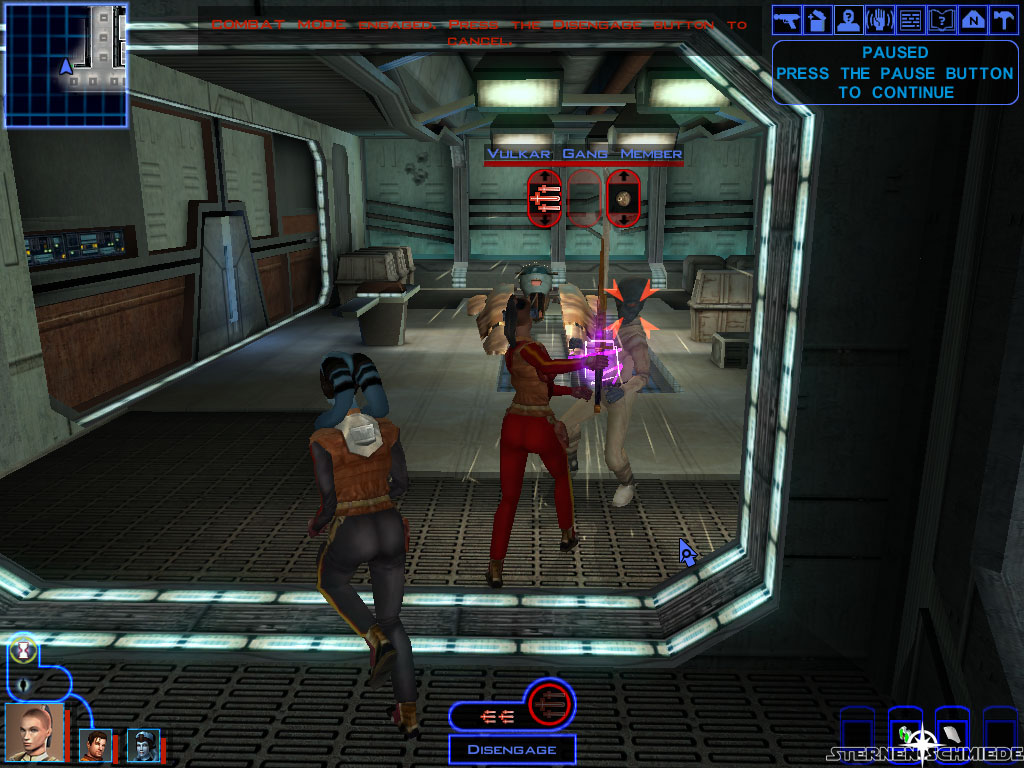Click the Disengage combat button
Image resolution: width=1024 pixels, height=768 pixels.
511,749
